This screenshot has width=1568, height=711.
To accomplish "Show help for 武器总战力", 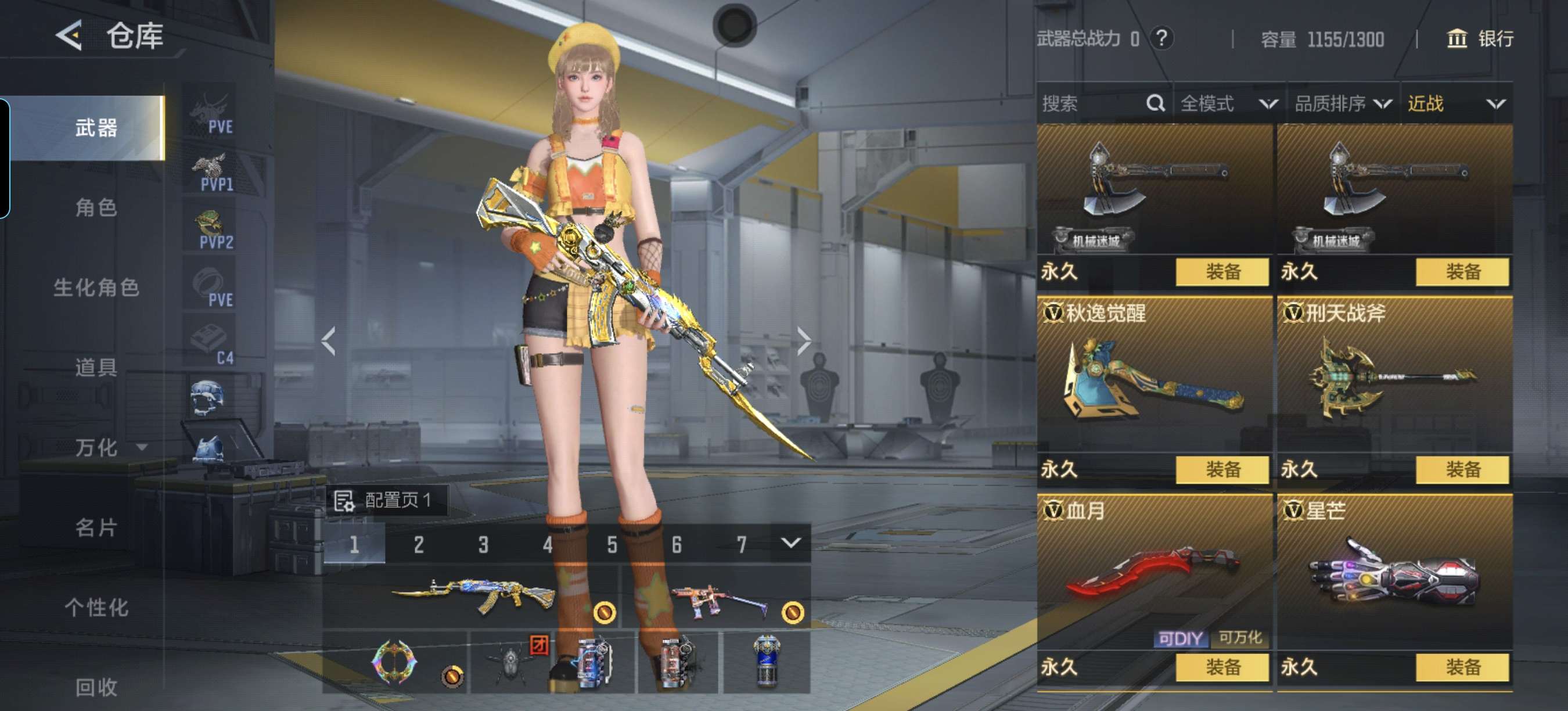I will (1161, 38).
